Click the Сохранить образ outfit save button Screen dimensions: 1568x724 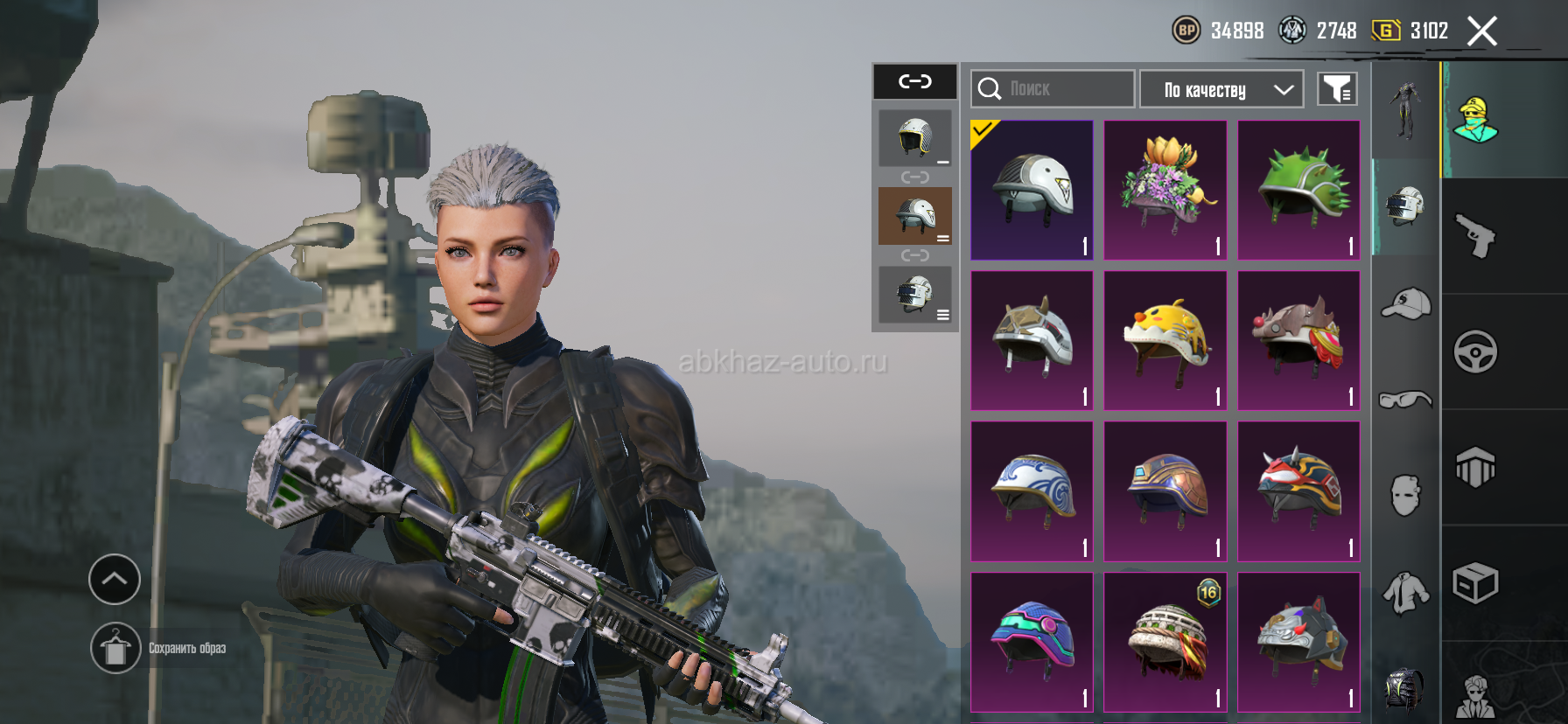coord(115,648)
